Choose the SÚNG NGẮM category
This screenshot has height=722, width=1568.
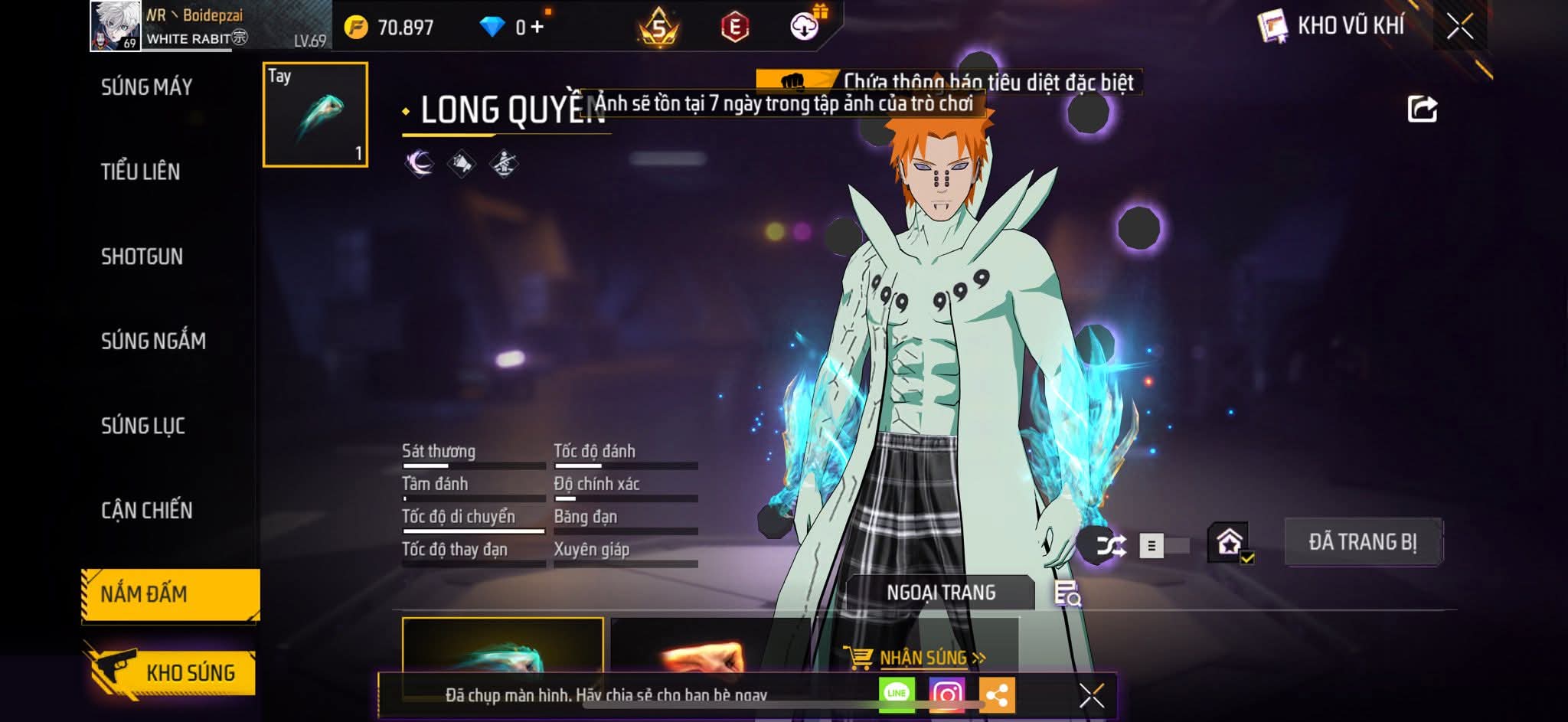click(153, 341)
